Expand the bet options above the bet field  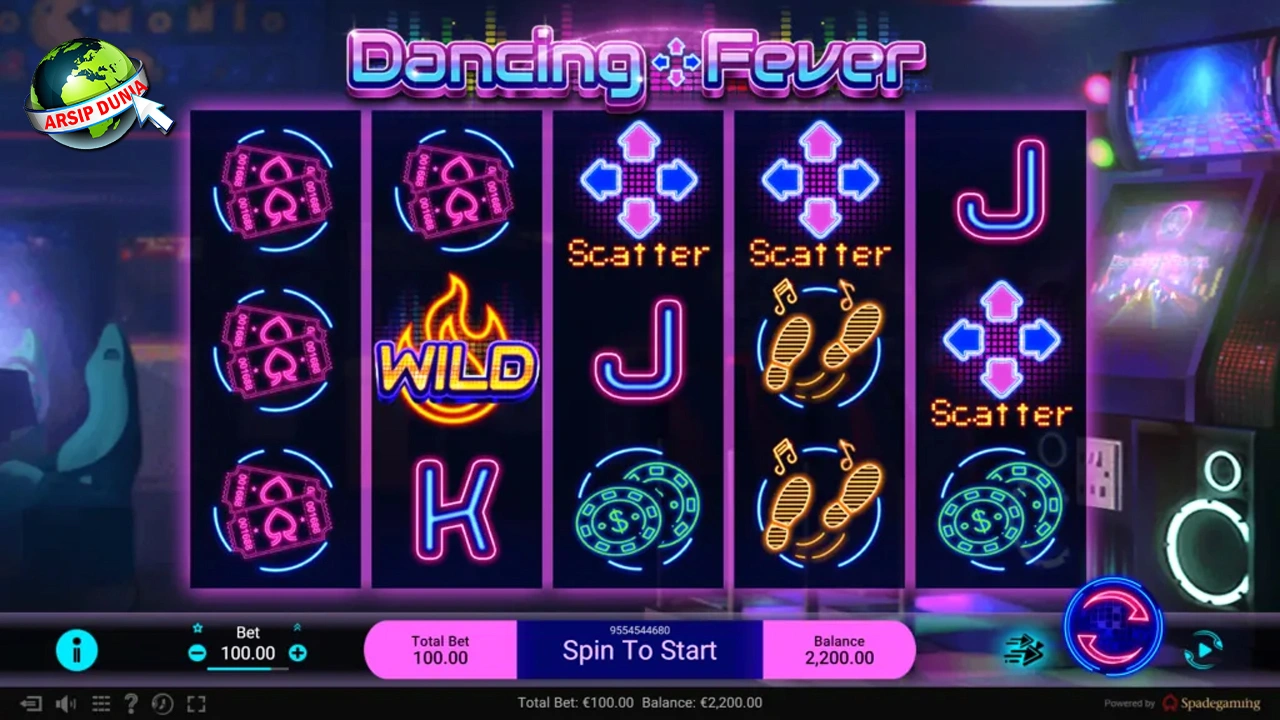[297, 627]
